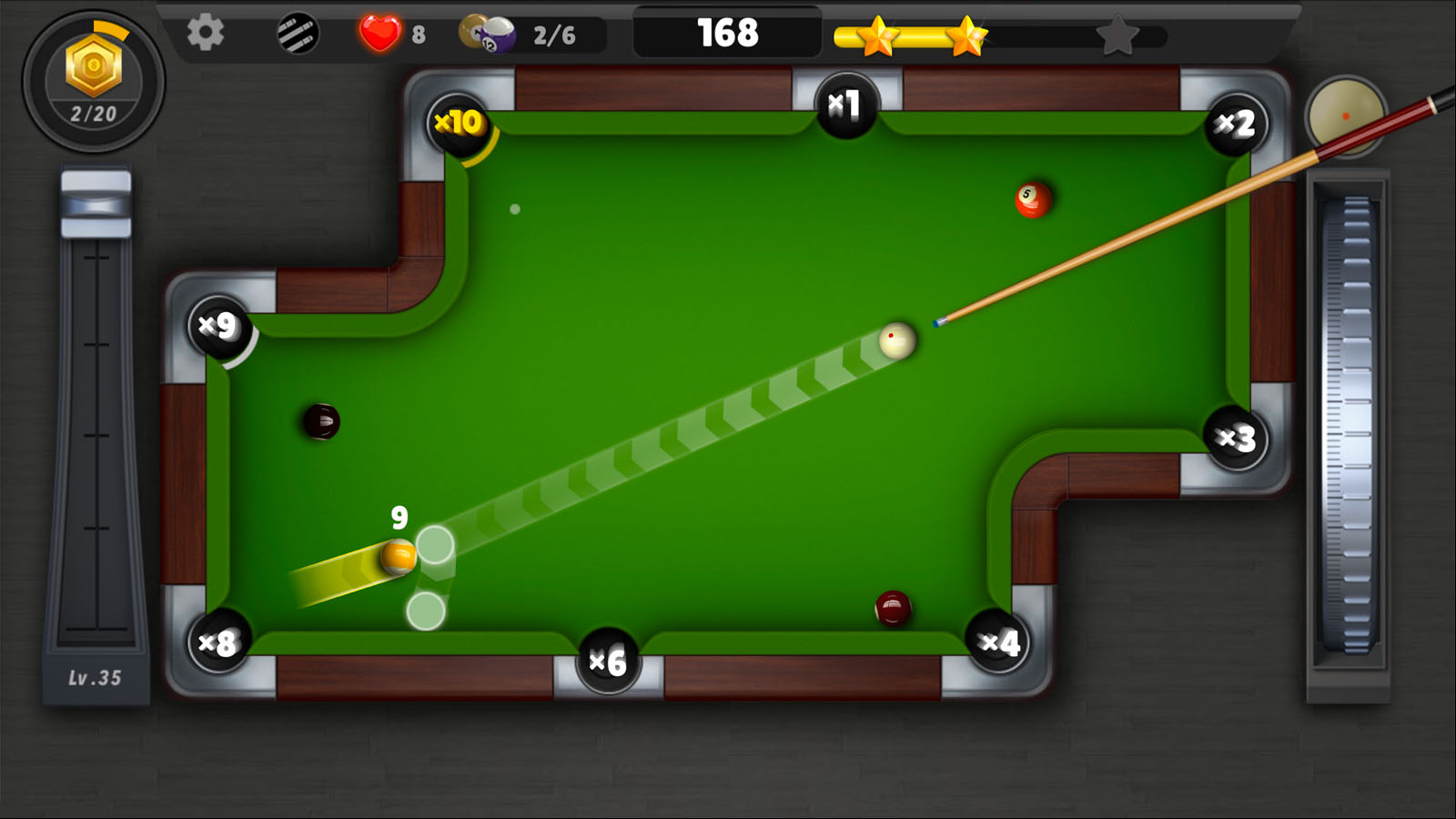Tap the score display showing 168

727,32
